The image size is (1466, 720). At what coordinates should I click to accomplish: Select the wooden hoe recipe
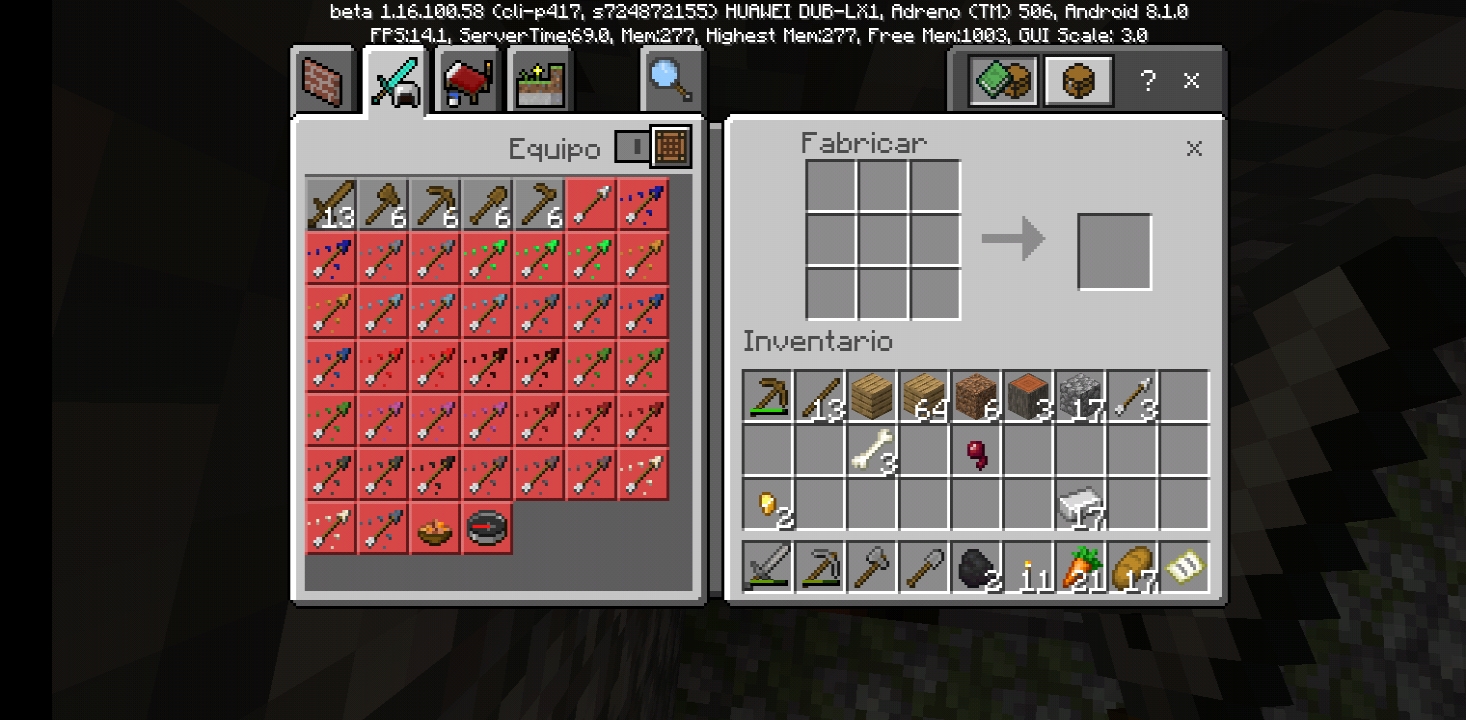[540, 205]
